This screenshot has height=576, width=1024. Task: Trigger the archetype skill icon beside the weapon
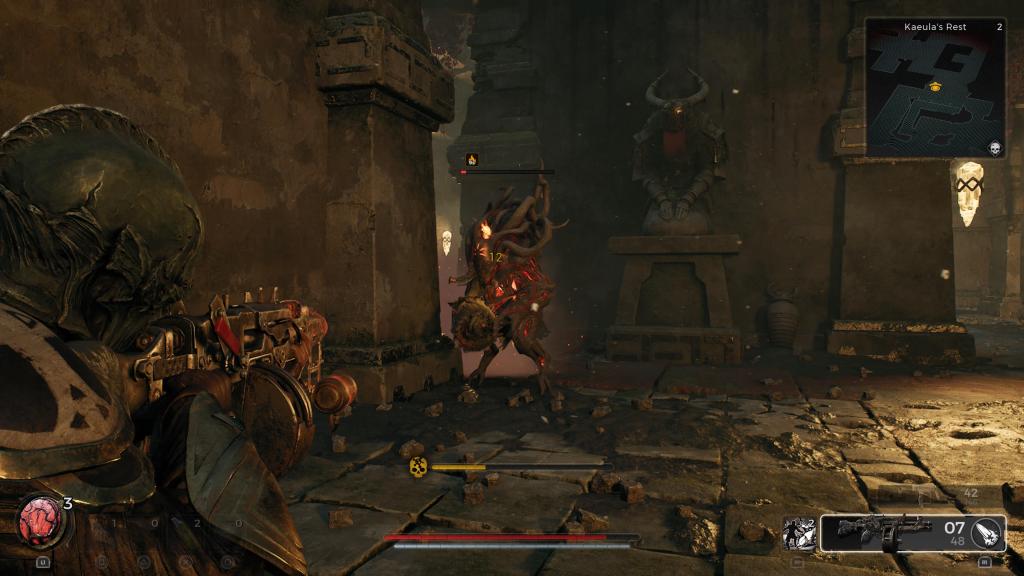tap(799, 533)
